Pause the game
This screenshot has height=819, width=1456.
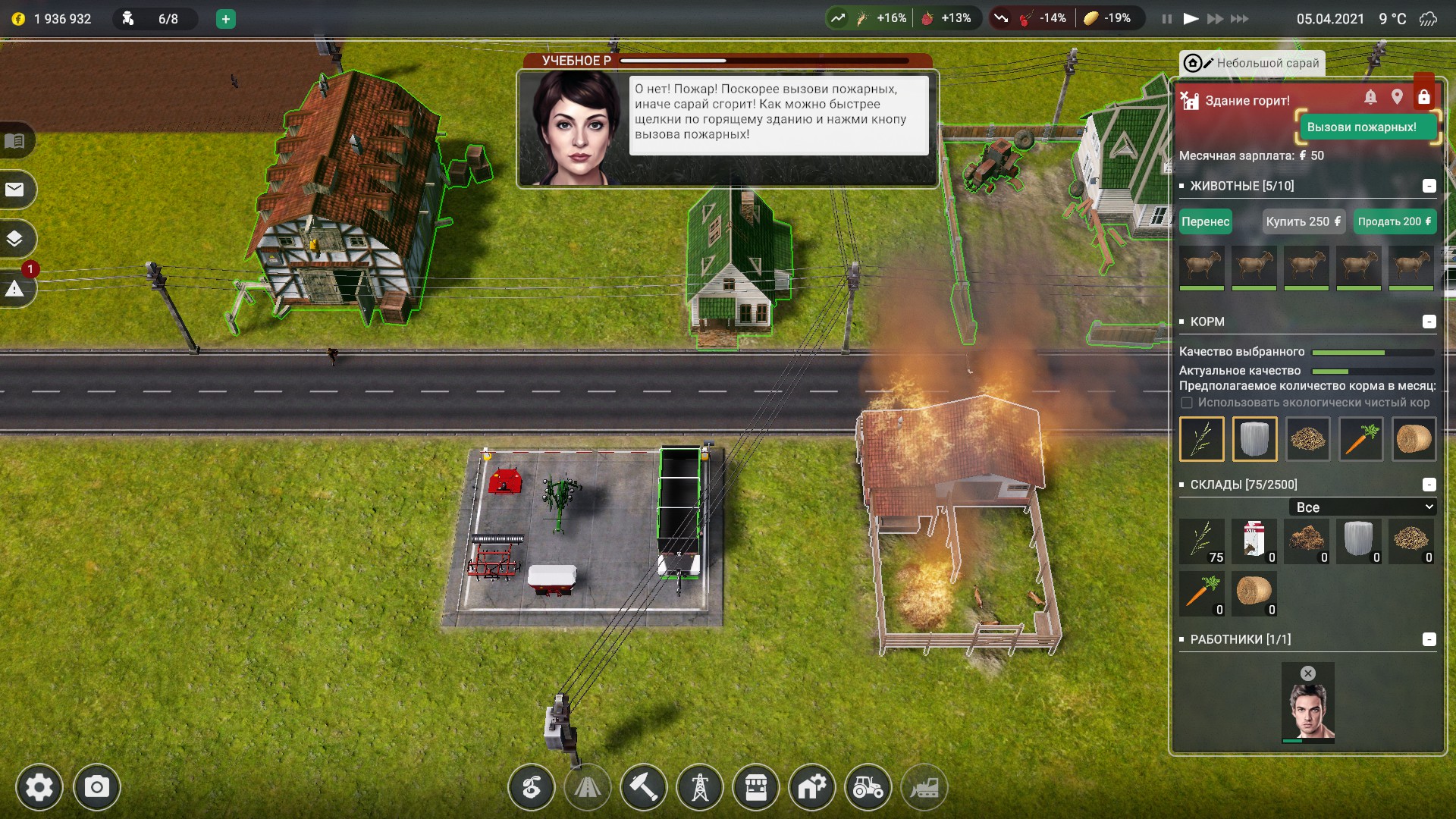click(1166, 19)
